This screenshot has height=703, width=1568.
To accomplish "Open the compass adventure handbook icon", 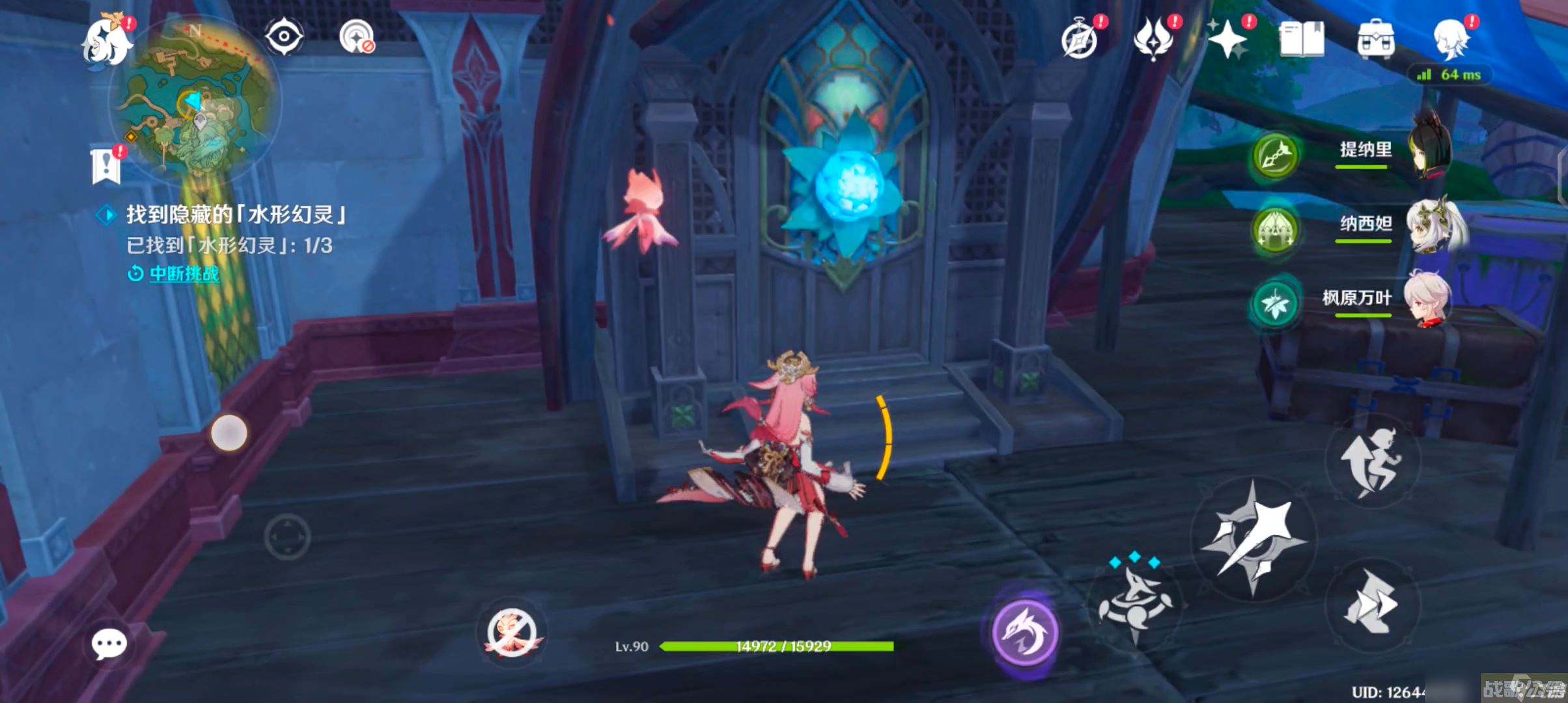I will click(1080, 40).
